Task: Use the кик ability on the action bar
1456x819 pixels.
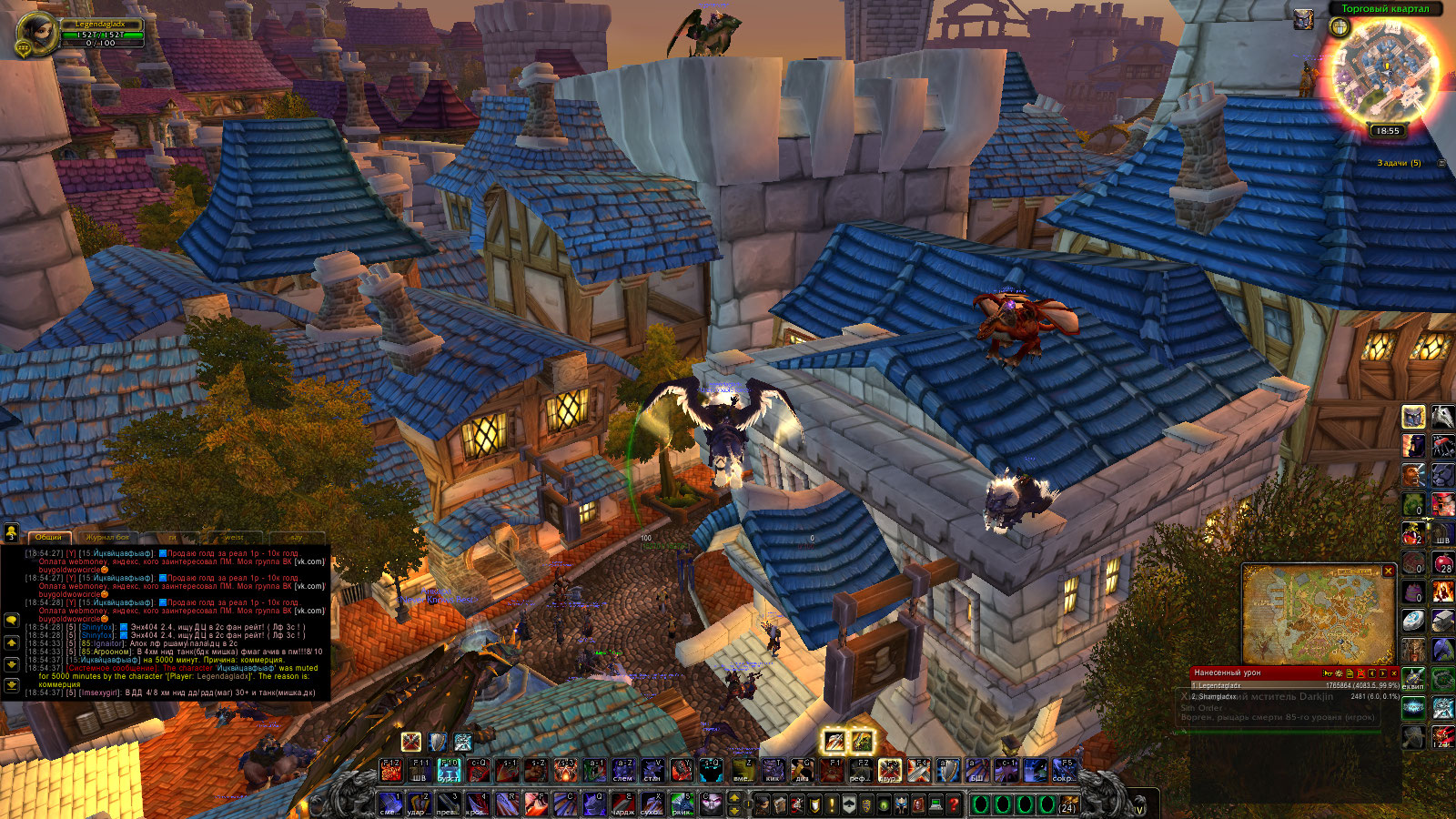Action: coord(773,770)
